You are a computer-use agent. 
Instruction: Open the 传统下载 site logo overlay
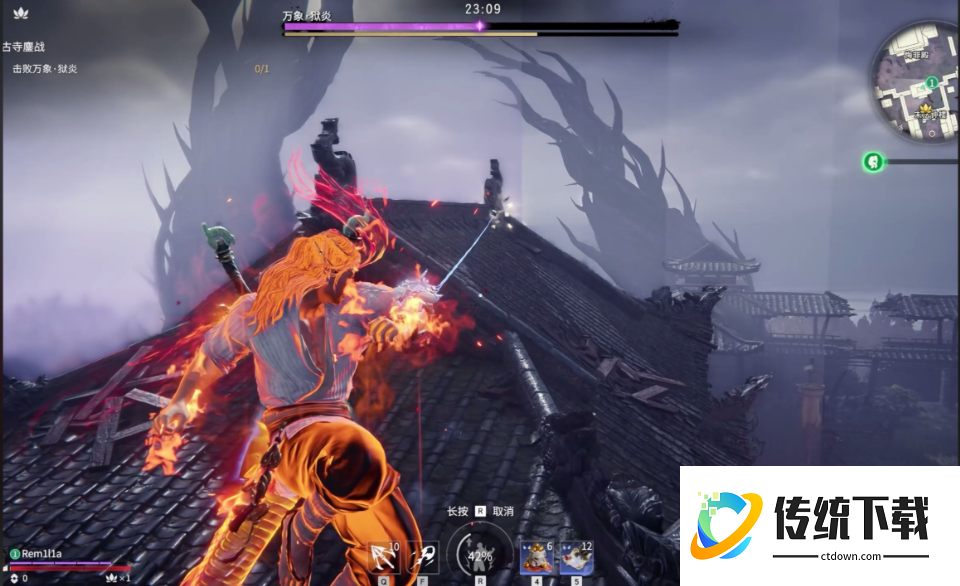(x=820, y=525)
